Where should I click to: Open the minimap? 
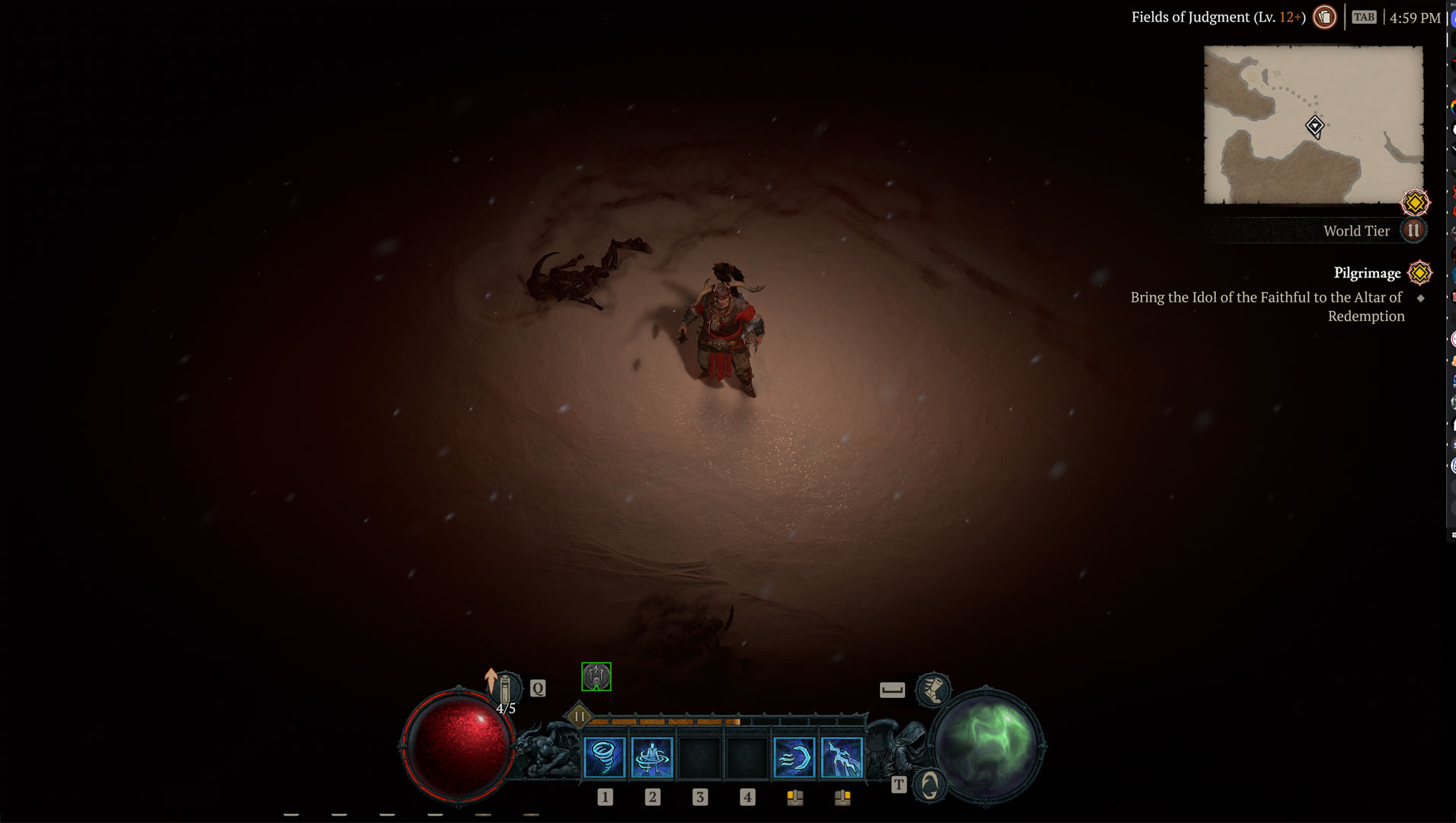click(x=1313, y=125)
